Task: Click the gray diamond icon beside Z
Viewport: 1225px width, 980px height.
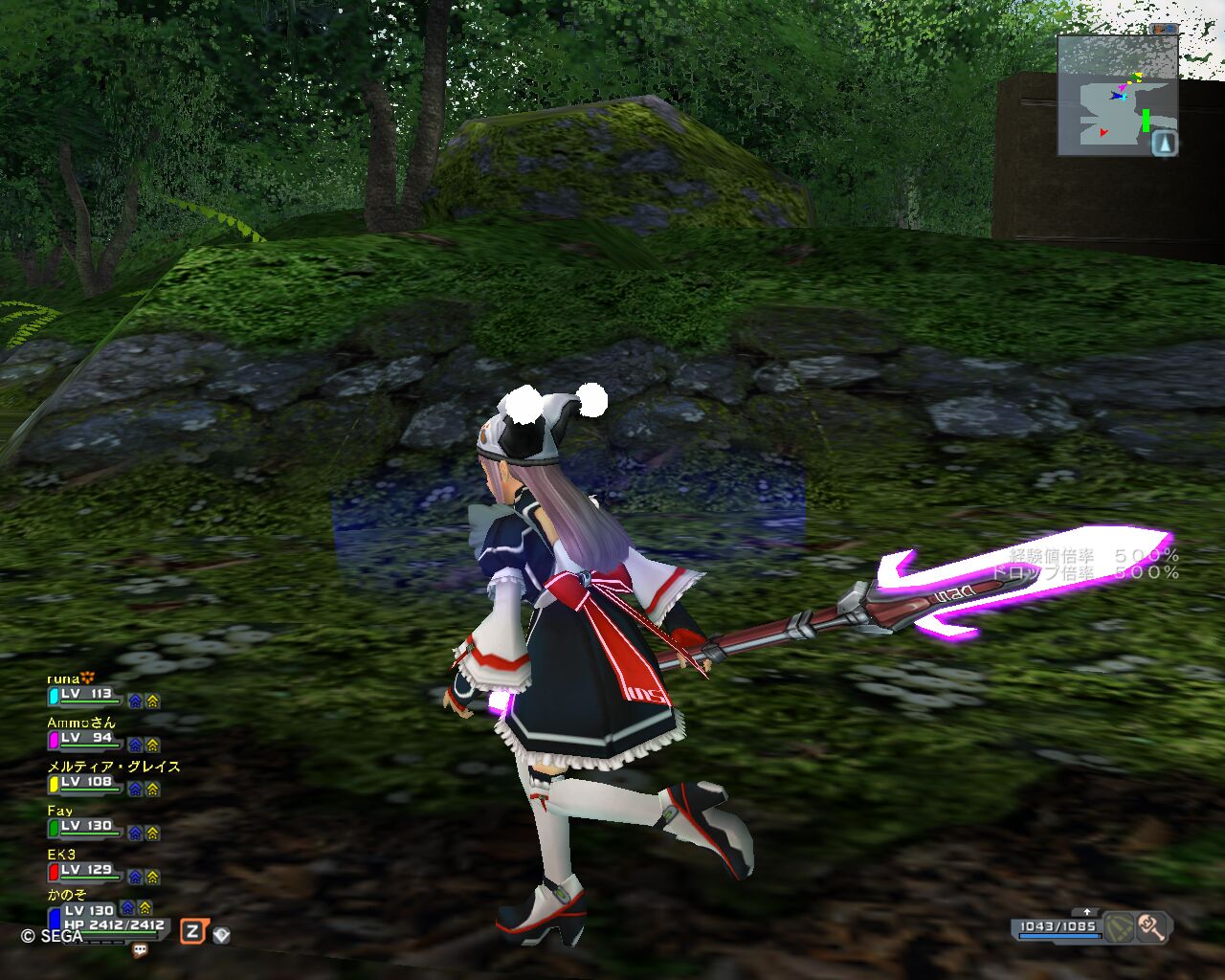Action: 221,935
